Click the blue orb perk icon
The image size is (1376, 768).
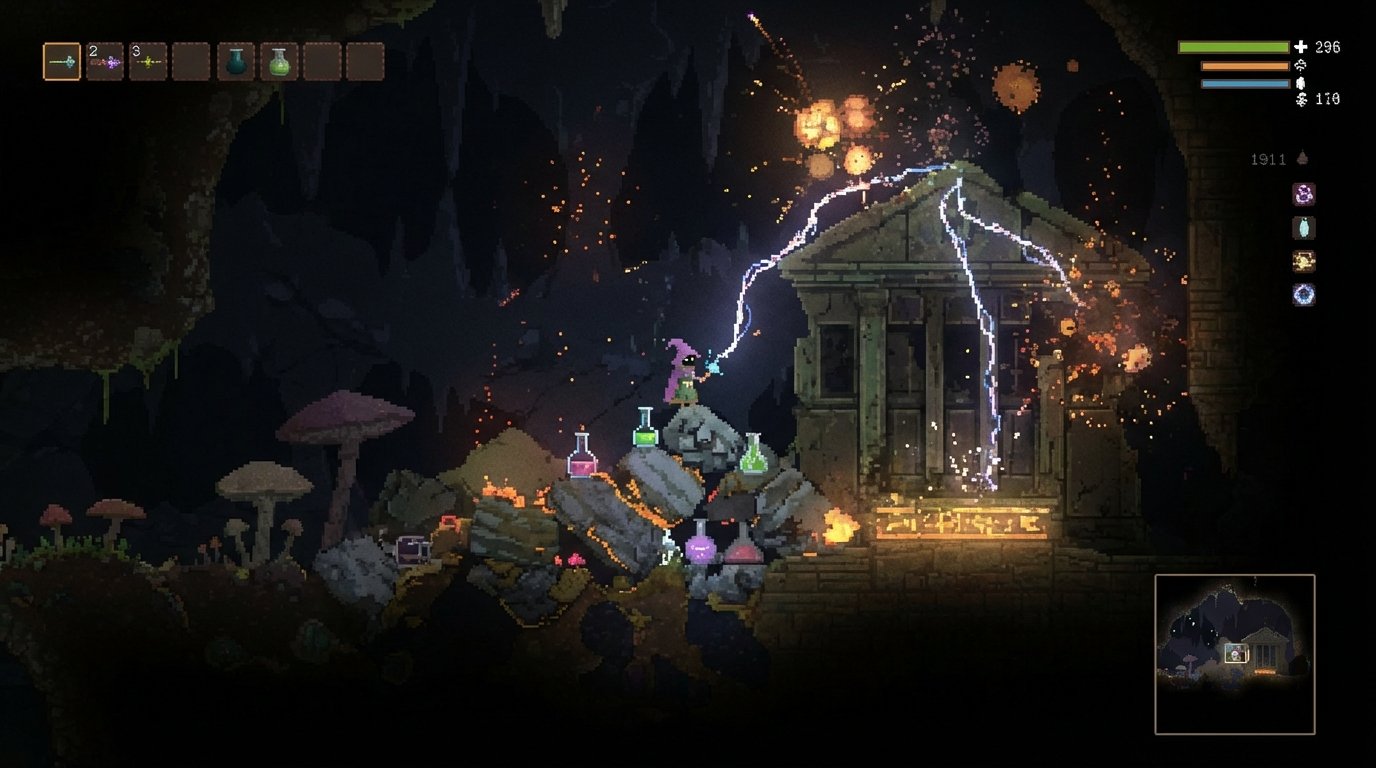(x=1302, y=292)
